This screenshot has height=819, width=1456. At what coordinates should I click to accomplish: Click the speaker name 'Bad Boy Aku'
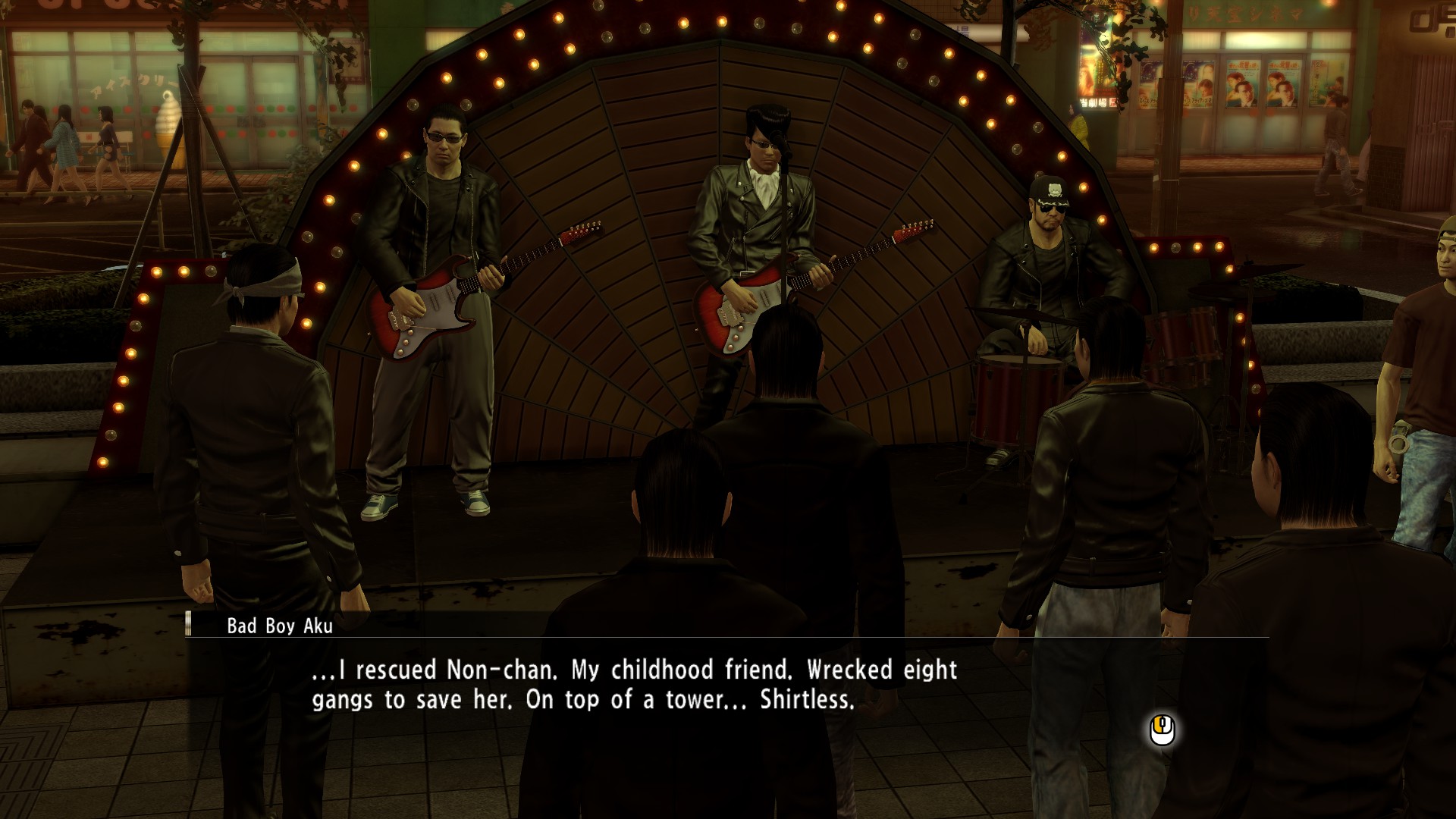click(281, 627)
